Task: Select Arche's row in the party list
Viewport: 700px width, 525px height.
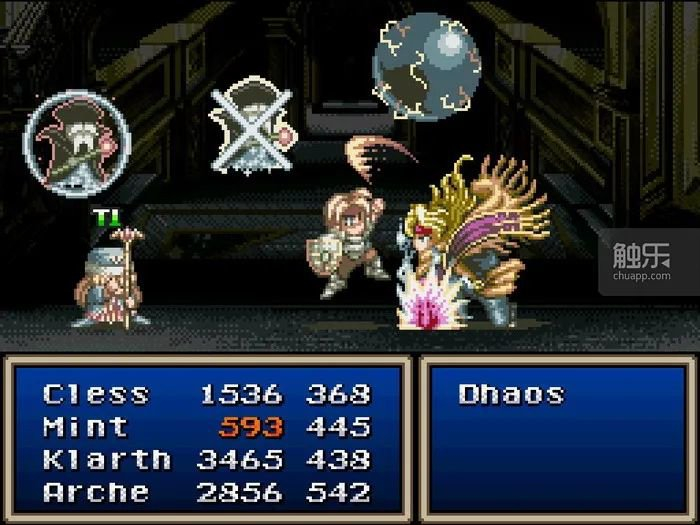Action: (x=96, y=492)
